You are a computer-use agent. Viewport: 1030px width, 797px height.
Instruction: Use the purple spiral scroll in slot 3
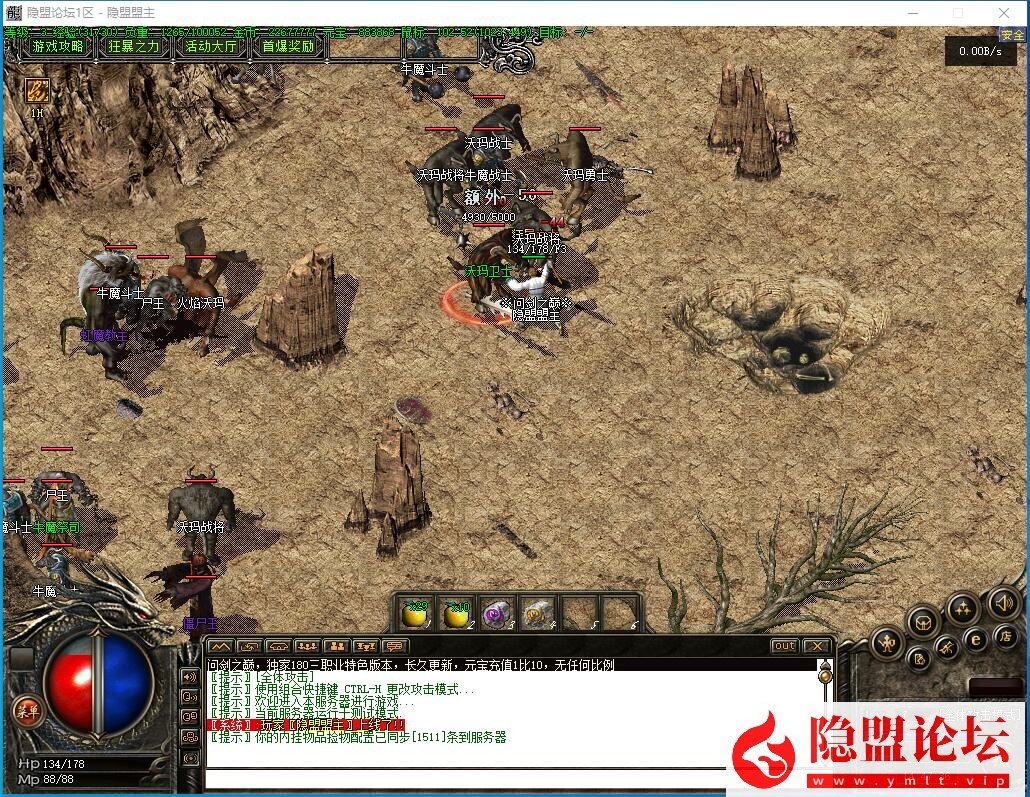pos(498,614)
